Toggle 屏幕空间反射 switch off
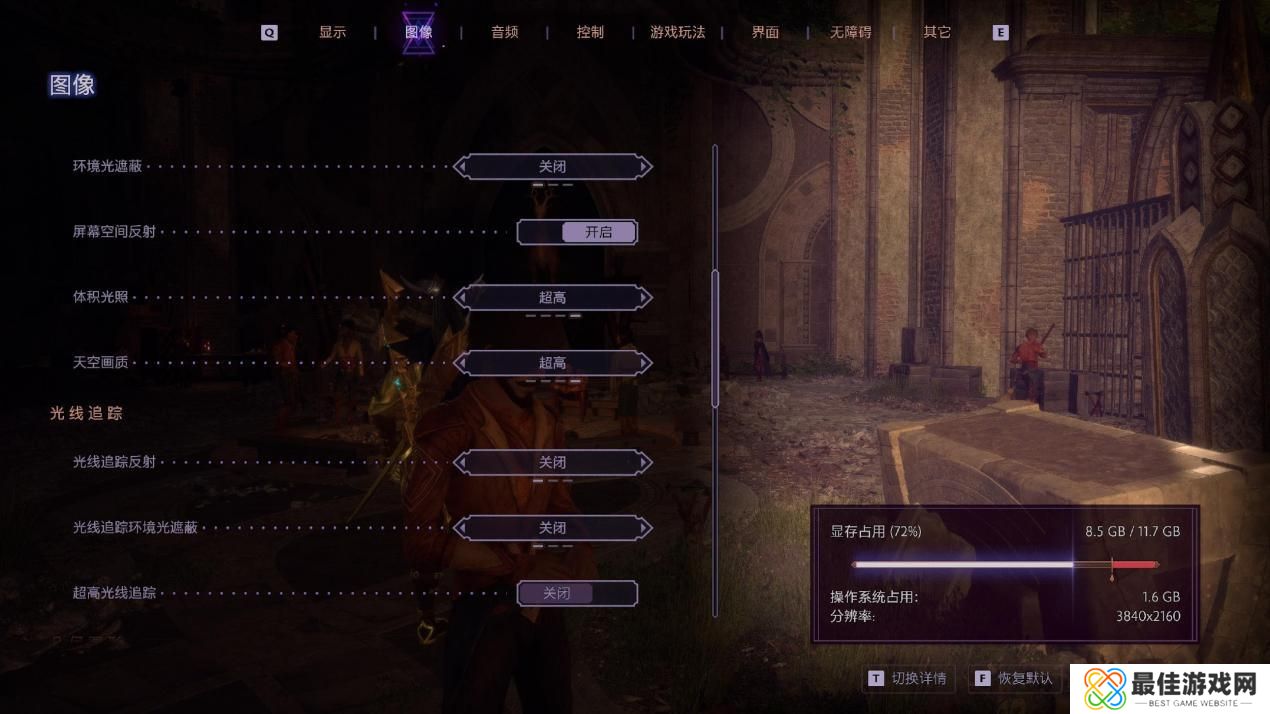 (577, 232)
